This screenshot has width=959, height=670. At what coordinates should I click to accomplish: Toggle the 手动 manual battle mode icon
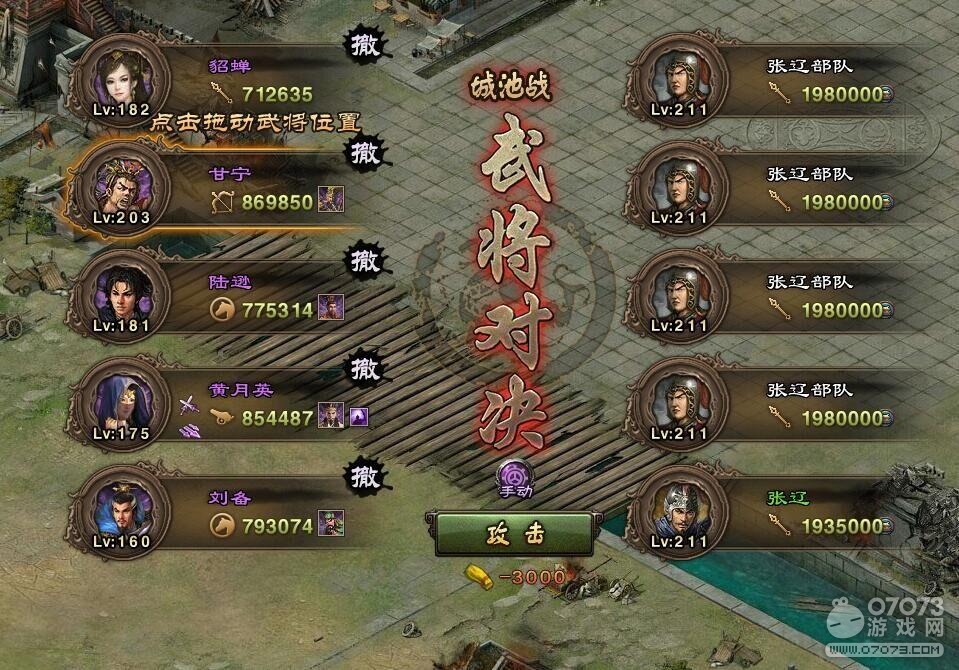(516, 476)
